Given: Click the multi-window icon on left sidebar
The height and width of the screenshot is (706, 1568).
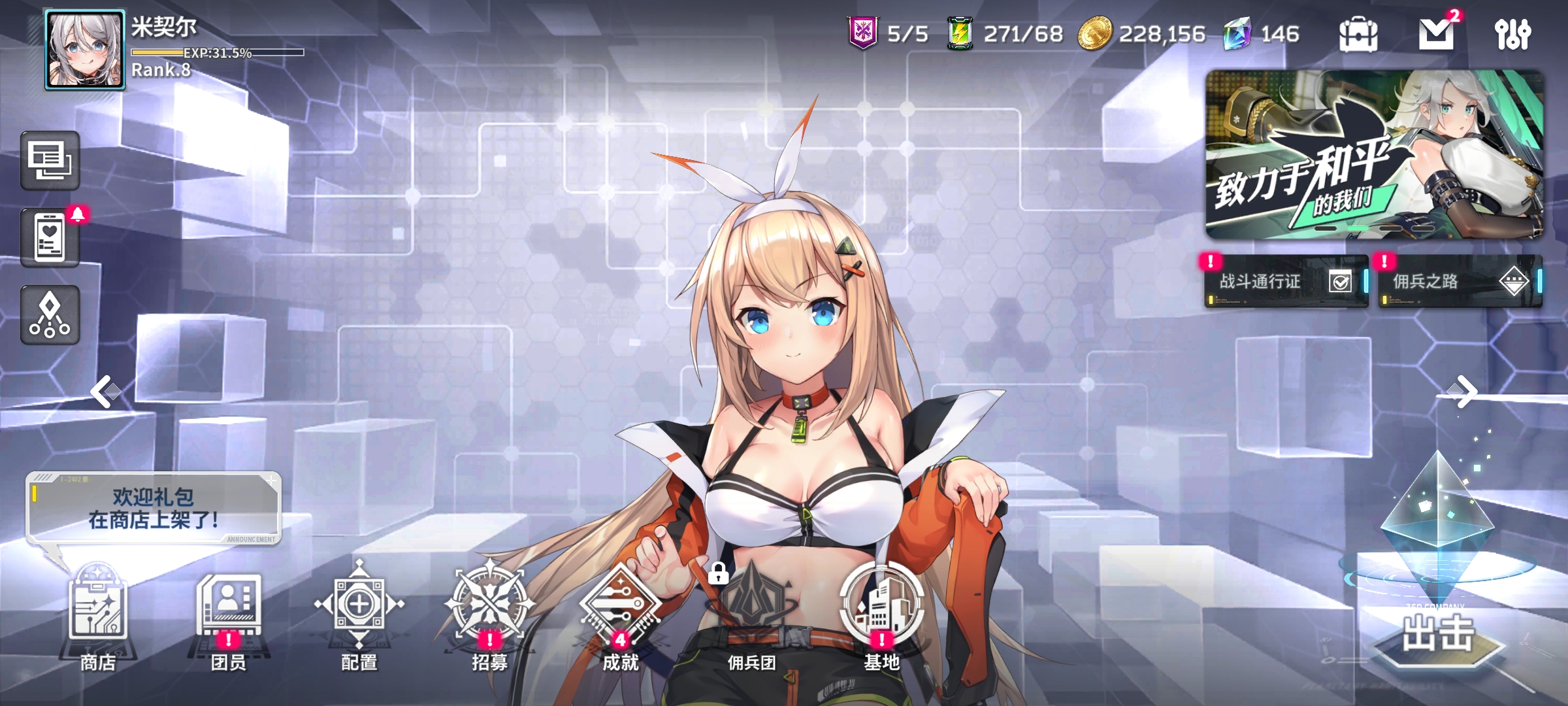Looking at the screenshot, I should tap(50, 159).
